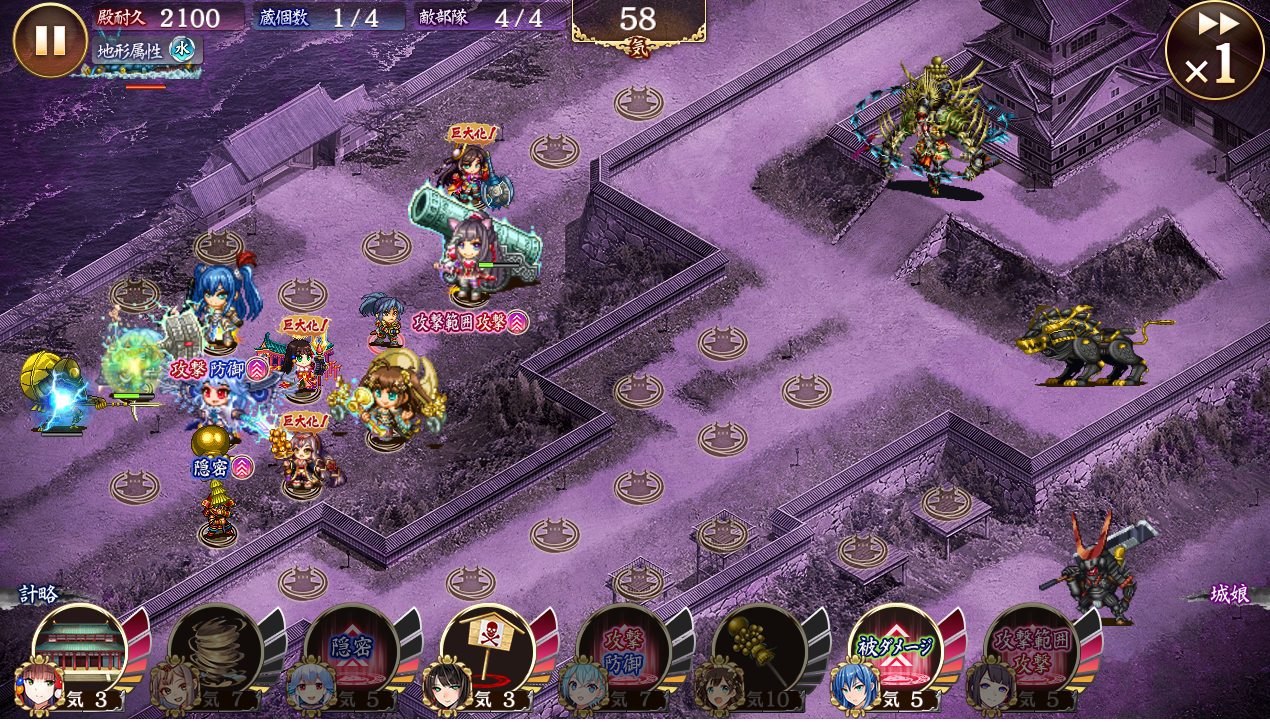Open the 計略 stratagem panel
The image size is (1270, 722).
[x=38, y=595]
